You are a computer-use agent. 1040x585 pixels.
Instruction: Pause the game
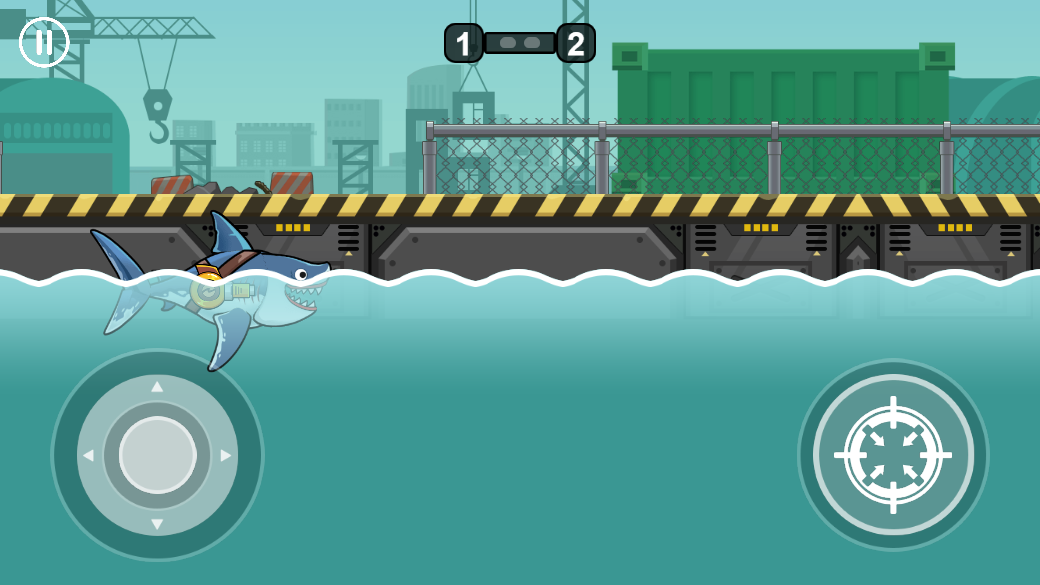click(x=44, y=42)
